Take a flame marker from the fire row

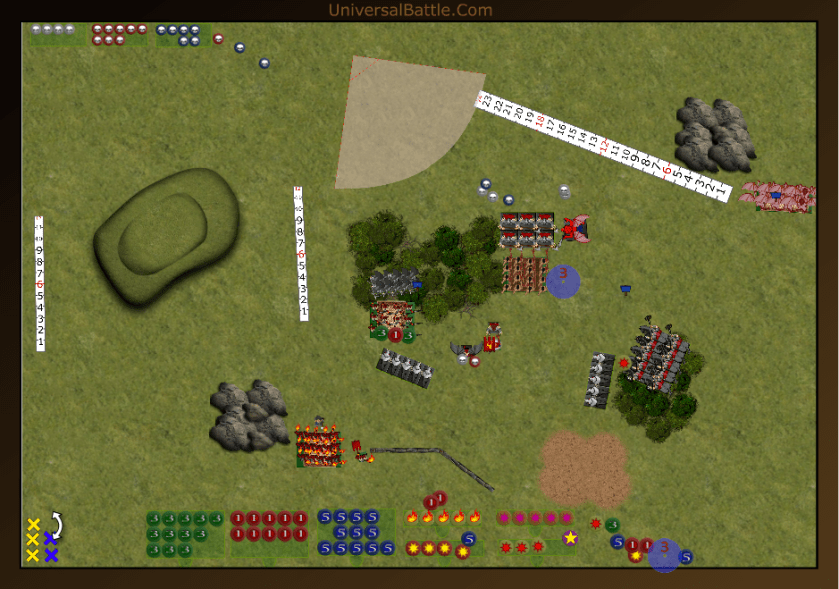443,517
